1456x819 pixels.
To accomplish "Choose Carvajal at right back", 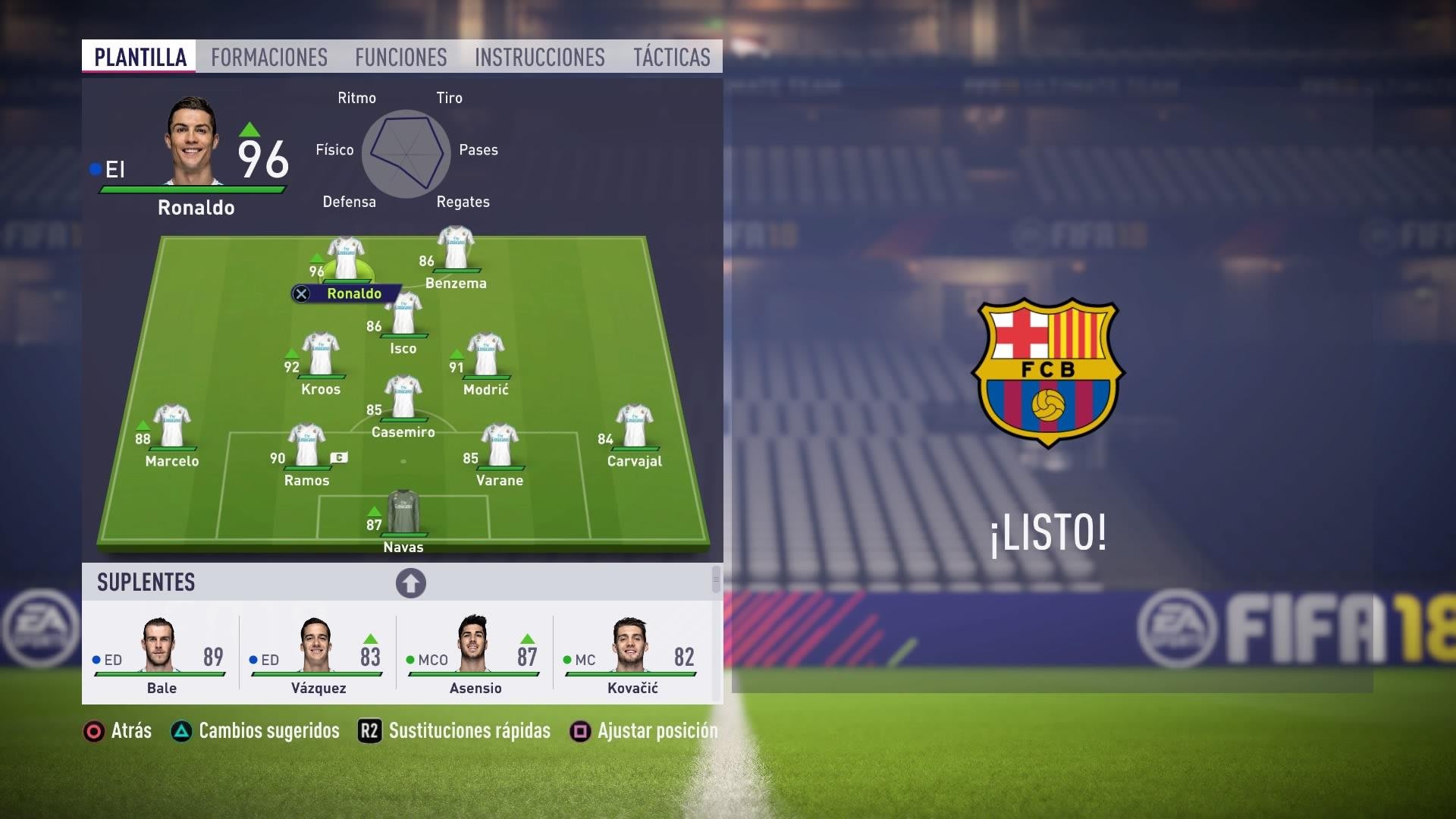I will click(x=635, y=429).
